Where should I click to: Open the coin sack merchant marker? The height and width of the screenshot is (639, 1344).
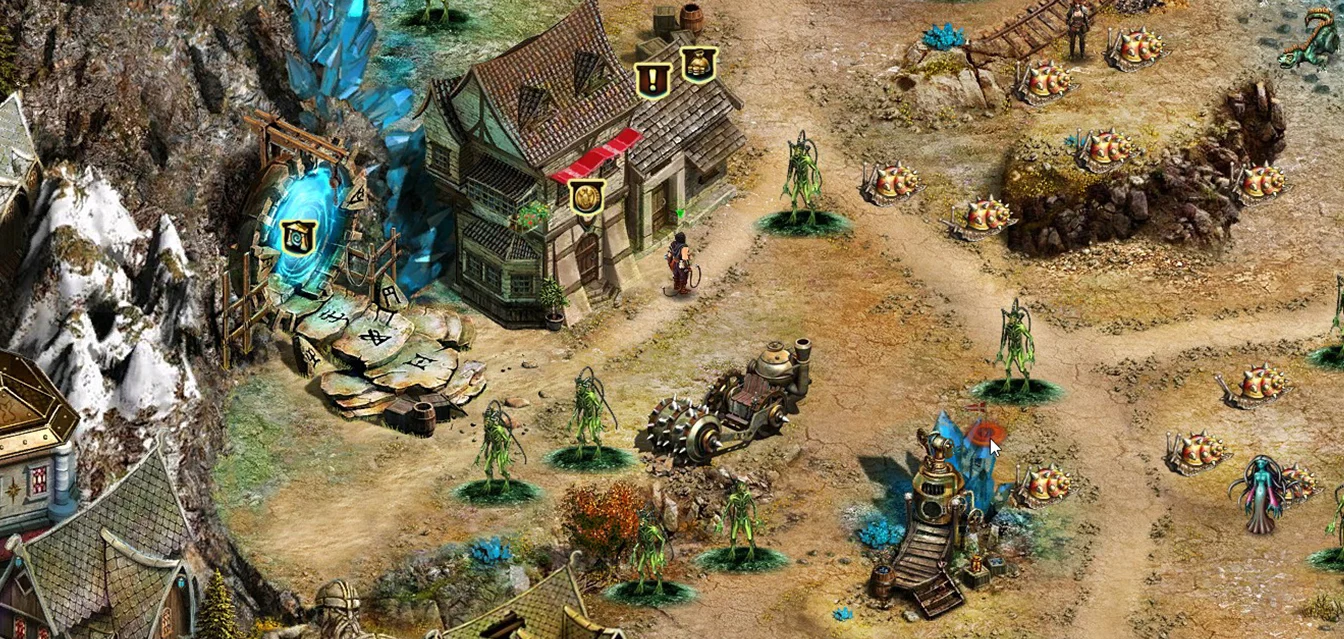coord(698,64)
